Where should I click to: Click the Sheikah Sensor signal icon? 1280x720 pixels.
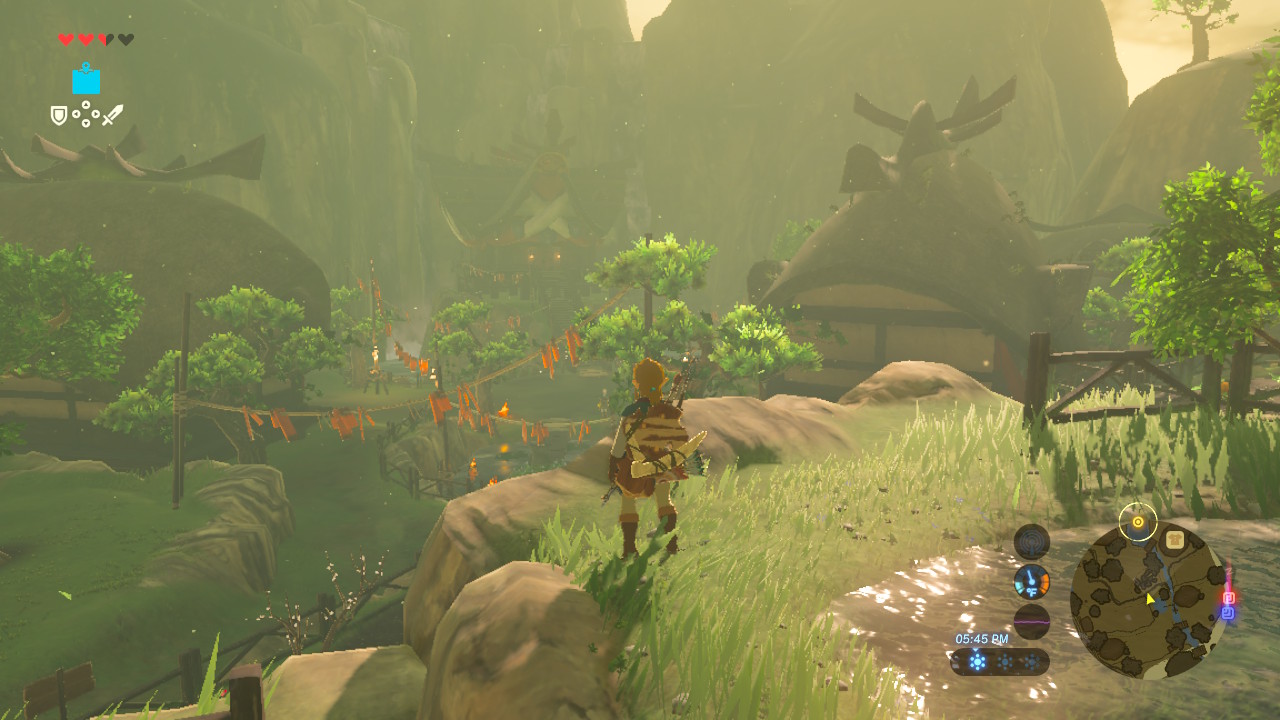coord(1031,542)
